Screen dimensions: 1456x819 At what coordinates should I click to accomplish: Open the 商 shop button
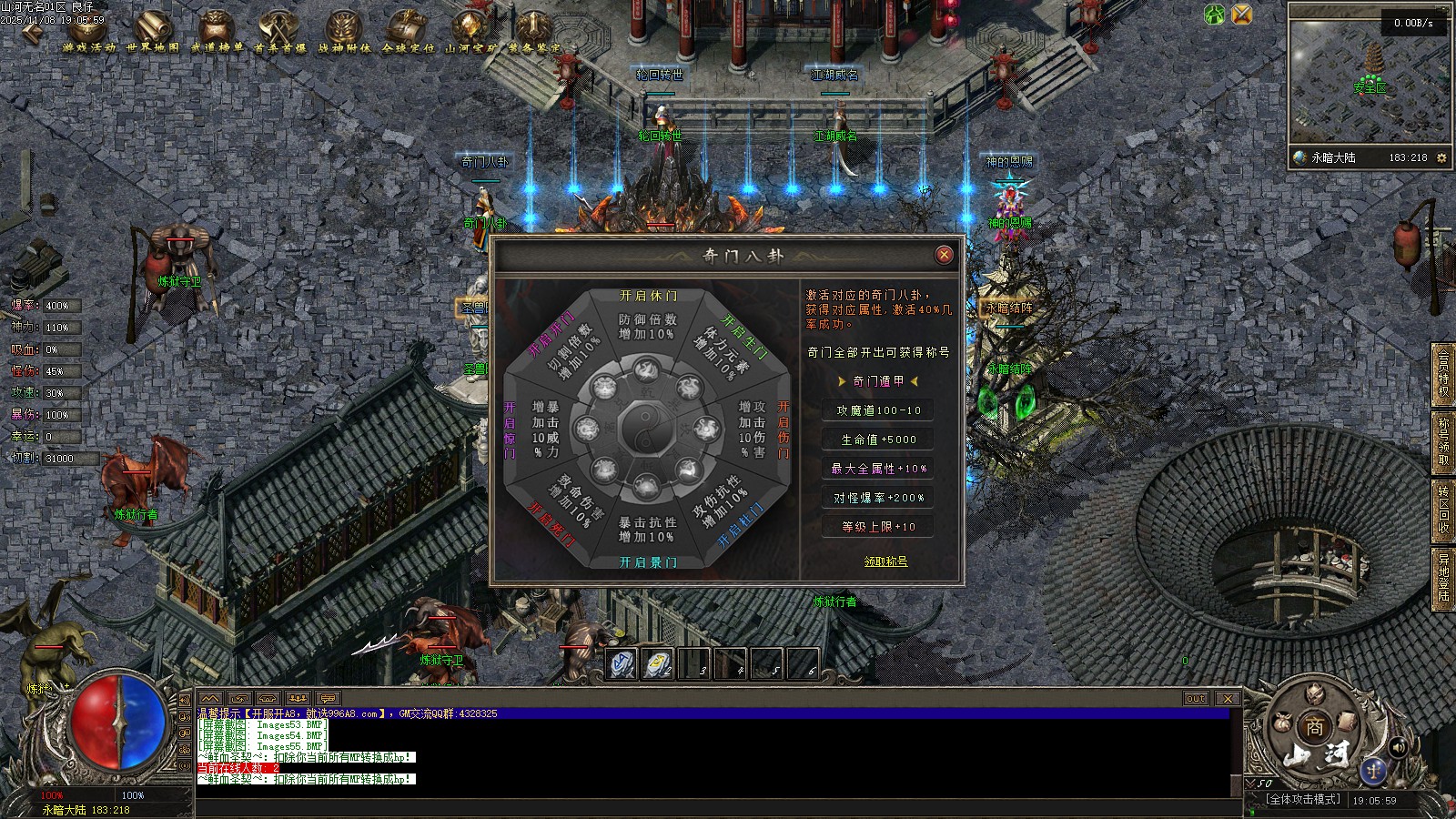[1315, 726]
